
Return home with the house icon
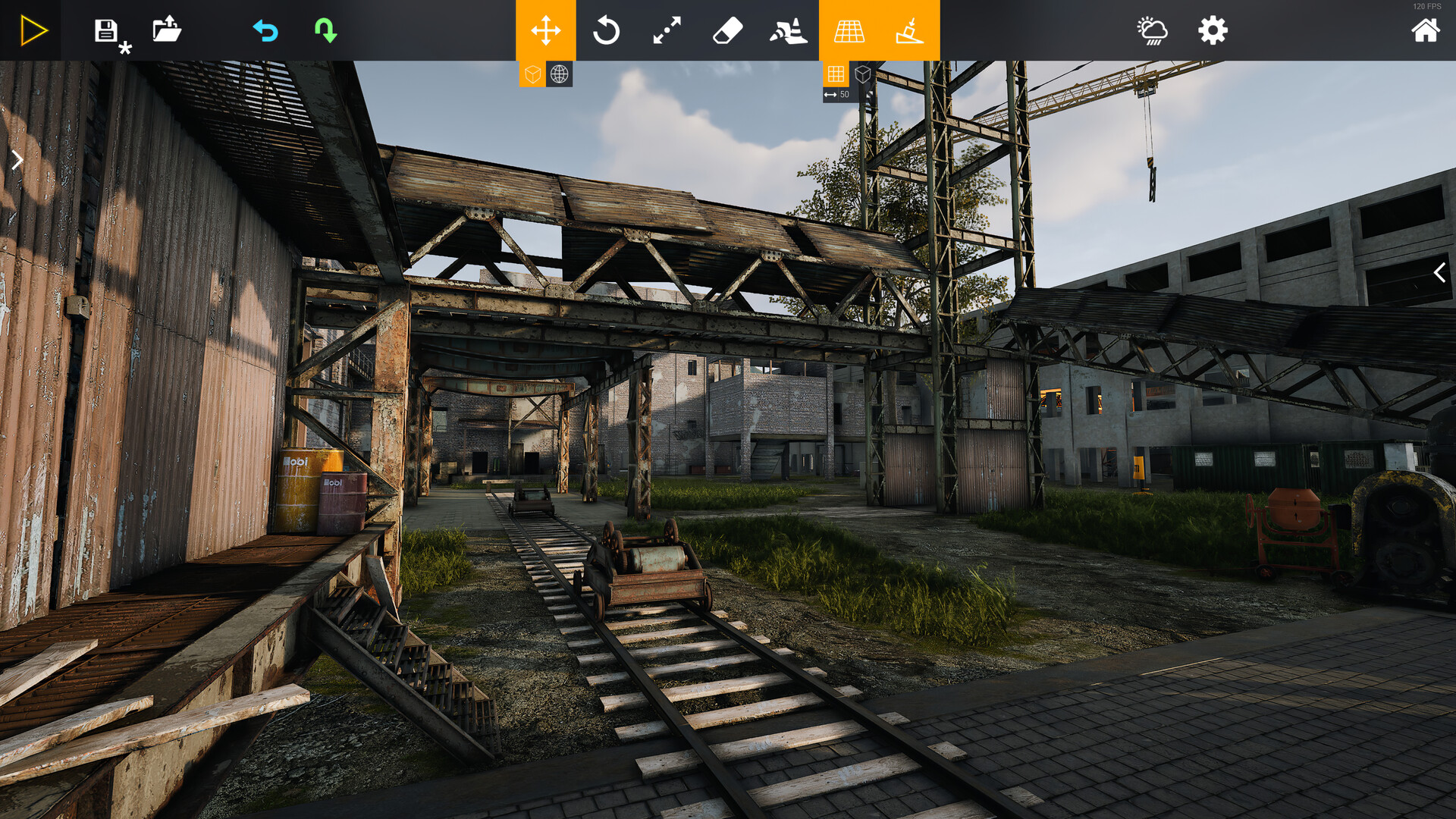[1425, 30]
